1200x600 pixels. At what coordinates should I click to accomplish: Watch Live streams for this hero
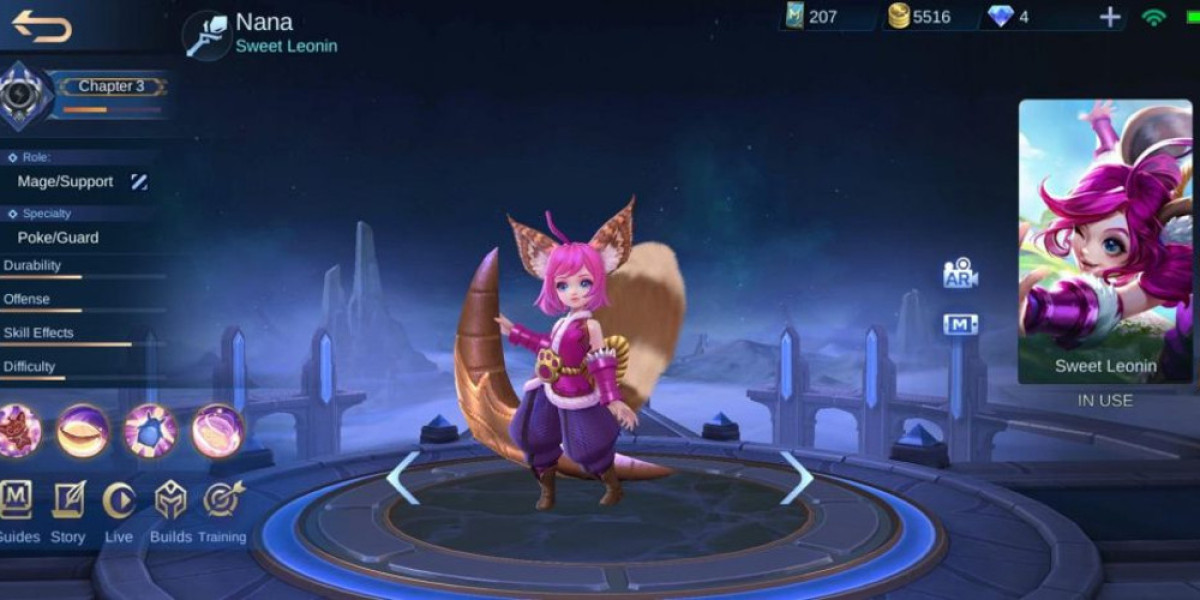[118, 500]
